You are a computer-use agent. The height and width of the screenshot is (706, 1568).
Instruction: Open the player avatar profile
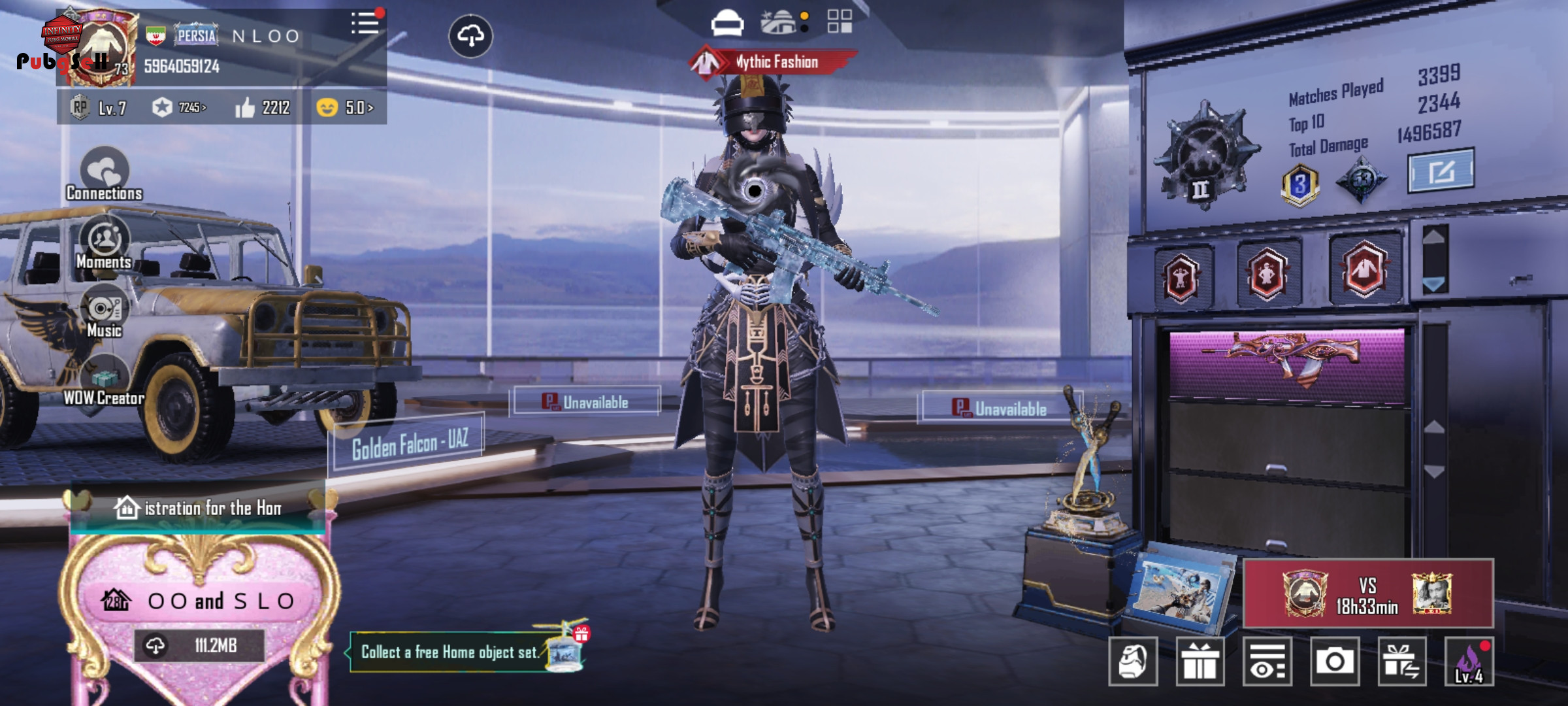click(x=99, y=49)
